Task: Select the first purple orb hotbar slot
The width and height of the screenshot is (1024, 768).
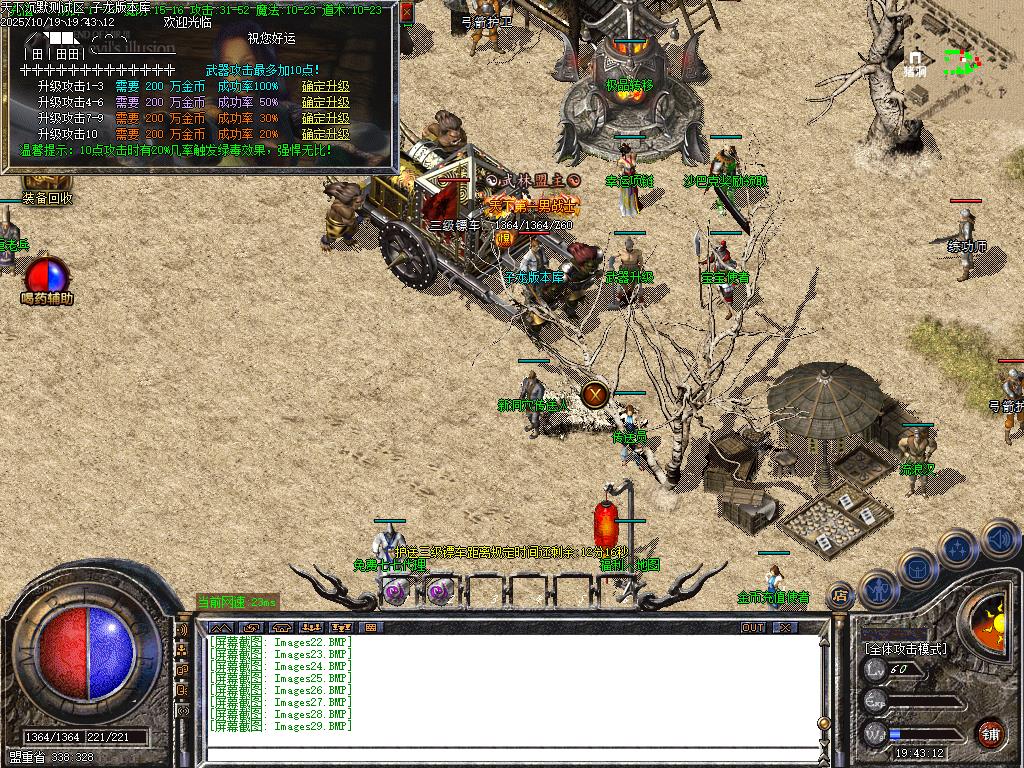Action: pyautogui.click(x=393, y=592)
